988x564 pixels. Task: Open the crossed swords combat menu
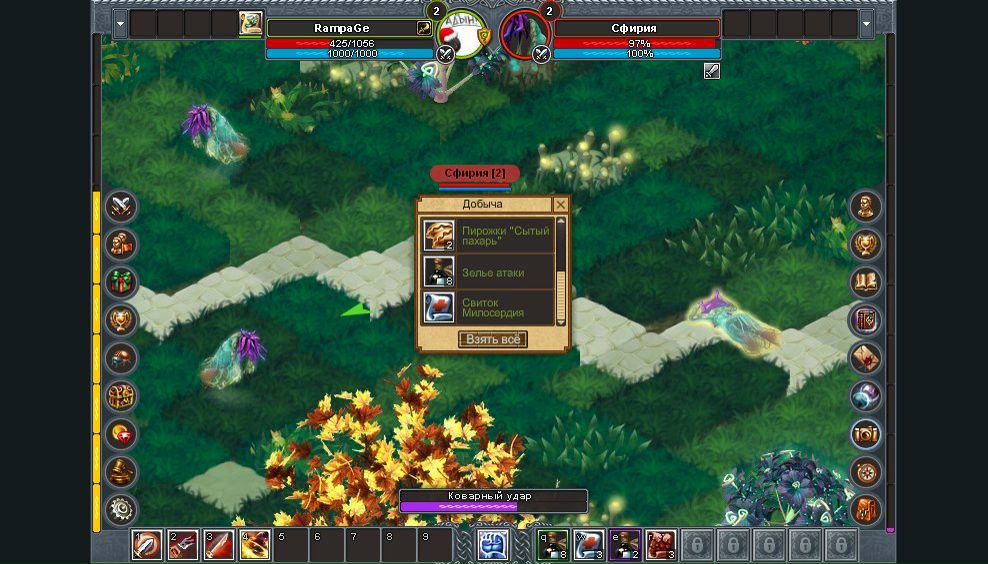coord(122,207)
